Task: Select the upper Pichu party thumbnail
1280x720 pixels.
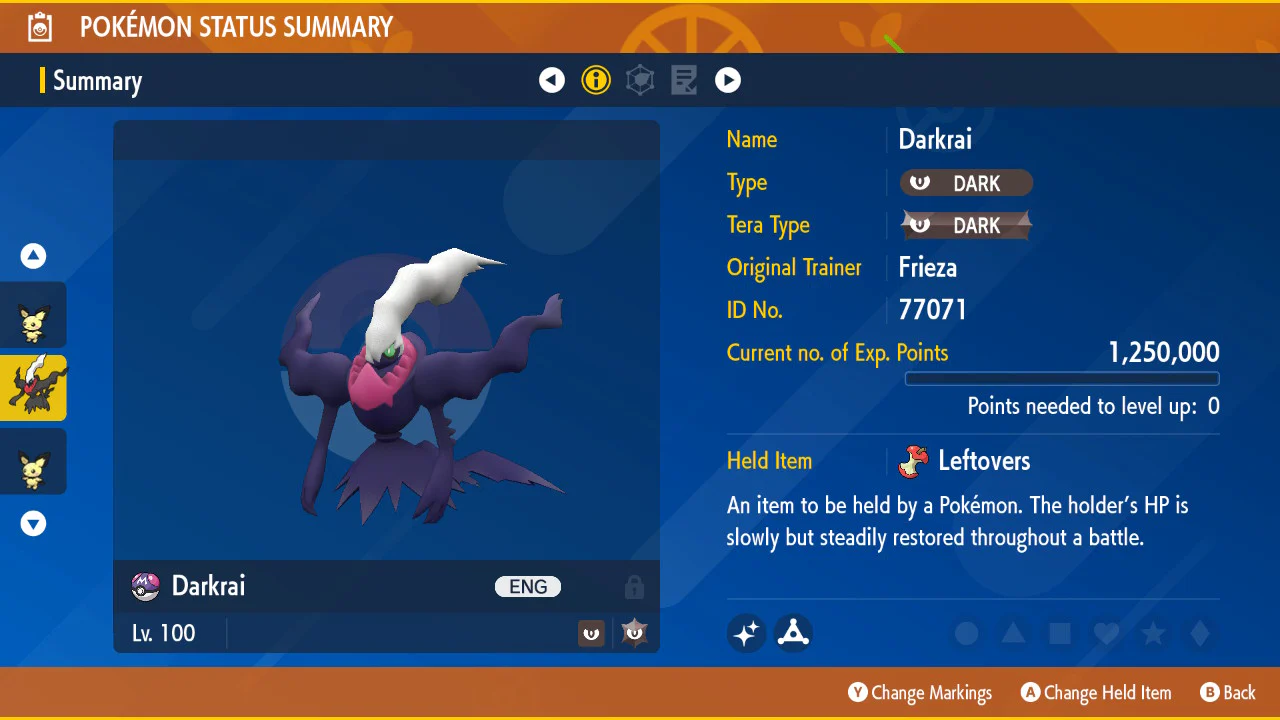Action: [33, 316]
